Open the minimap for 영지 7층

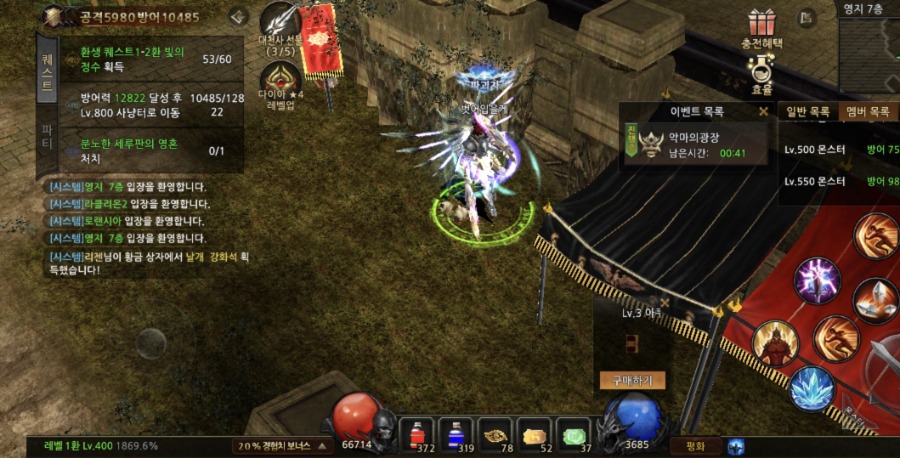coord(868,40)
